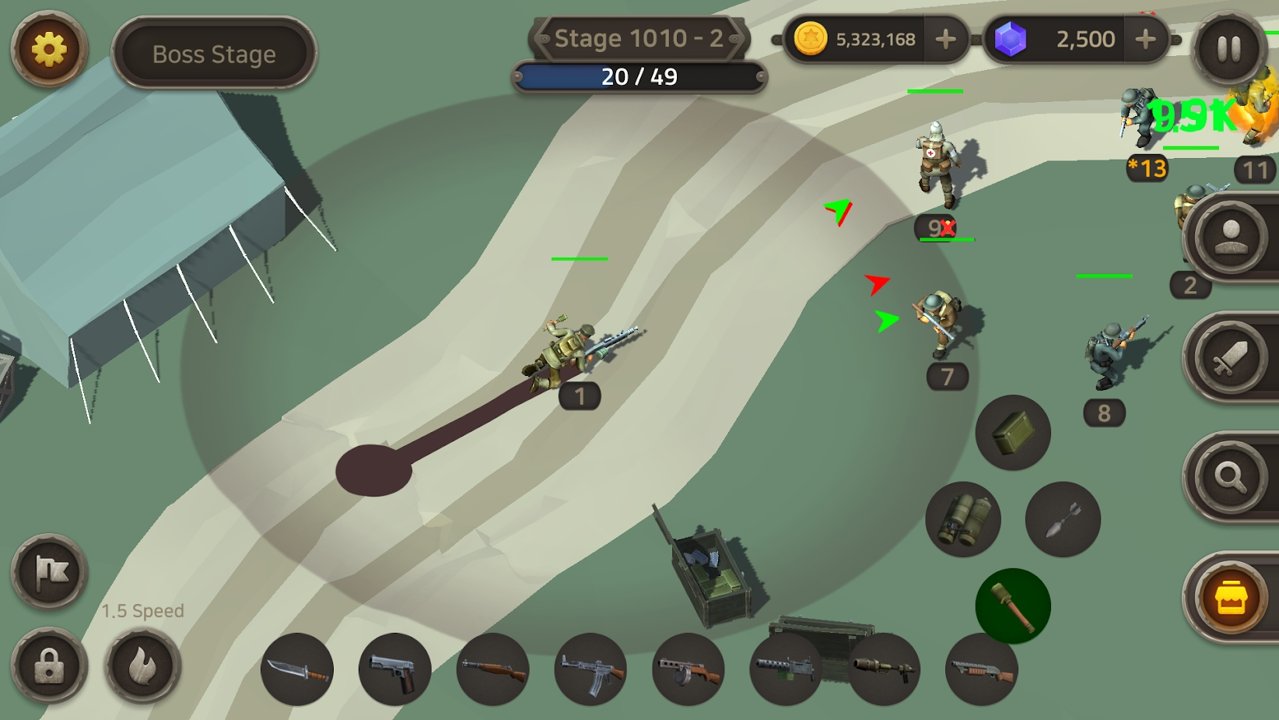Buy more purple gems with the plus button
The width and height of the screenshot is (1279, 720).
coord(1146,40)
